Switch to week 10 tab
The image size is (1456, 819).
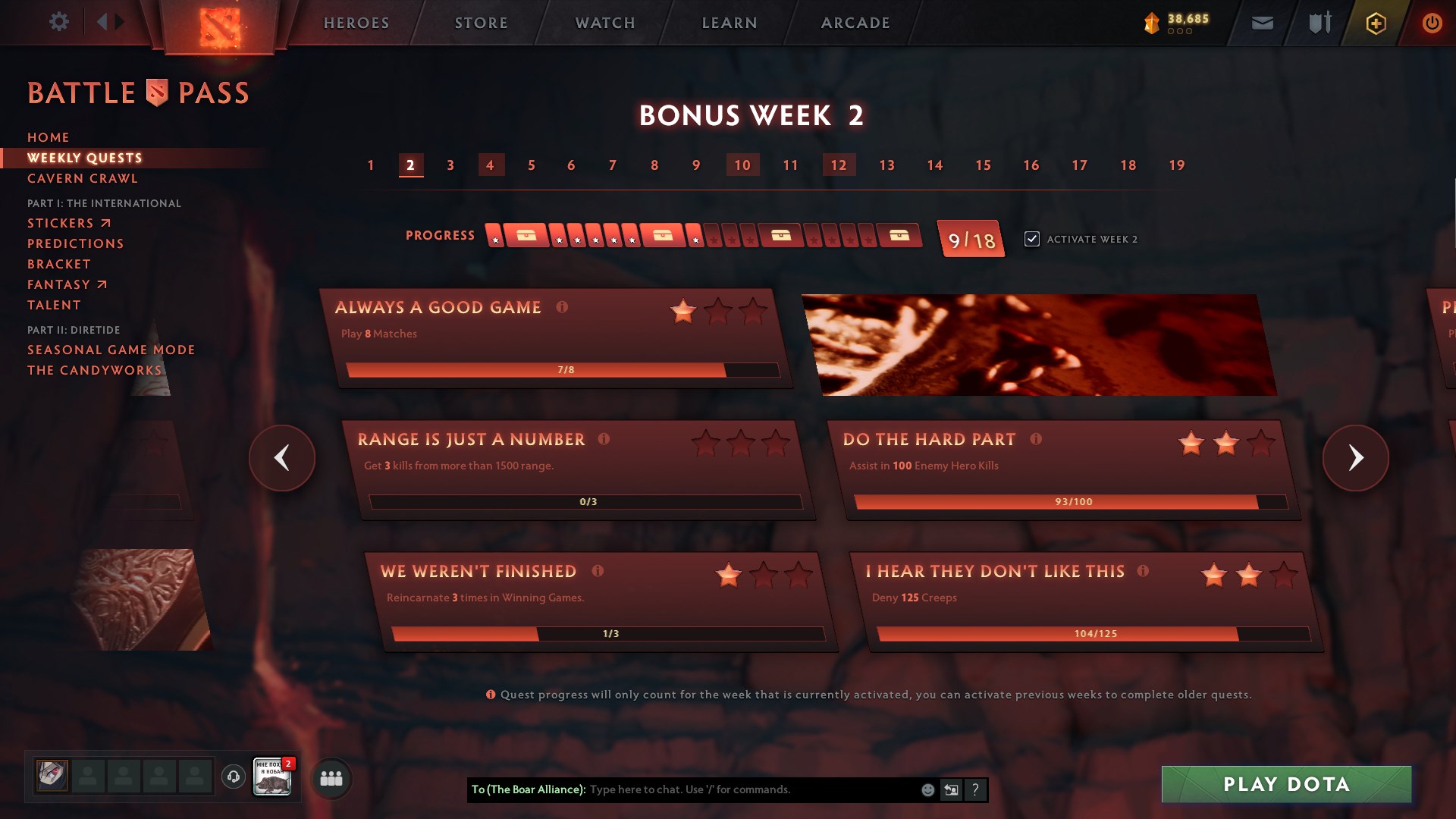coord(742,165)
